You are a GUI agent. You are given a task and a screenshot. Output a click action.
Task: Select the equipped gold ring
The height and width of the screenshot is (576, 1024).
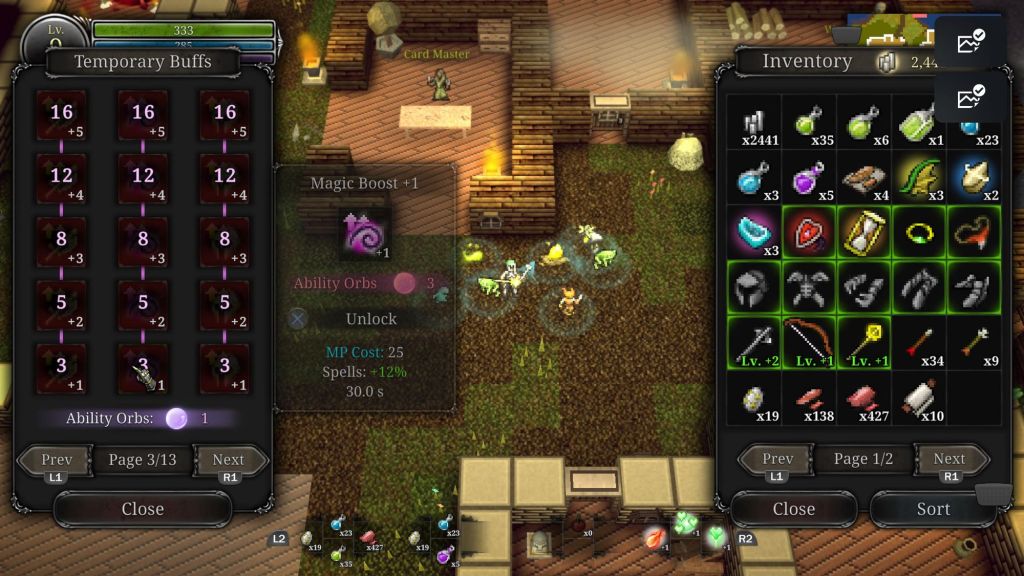[917, 232]
